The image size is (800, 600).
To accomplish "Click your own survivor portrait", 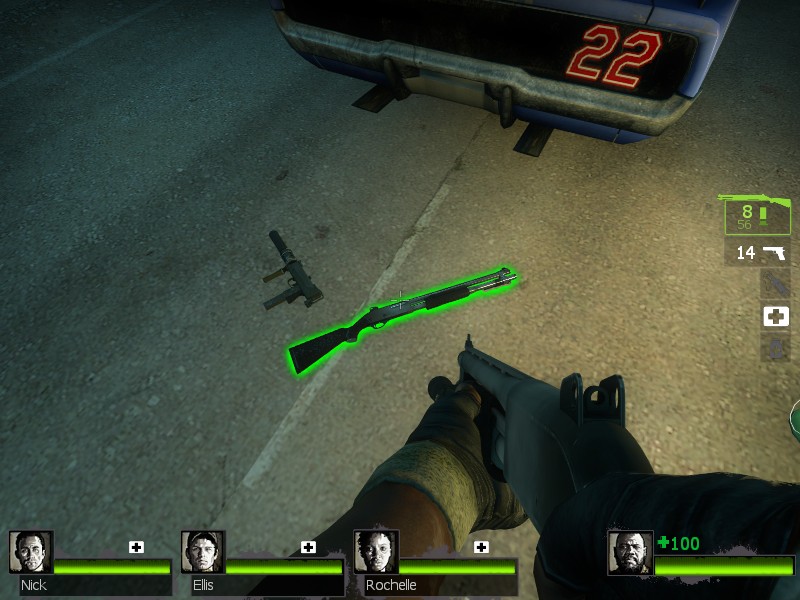I will (630, 553).
